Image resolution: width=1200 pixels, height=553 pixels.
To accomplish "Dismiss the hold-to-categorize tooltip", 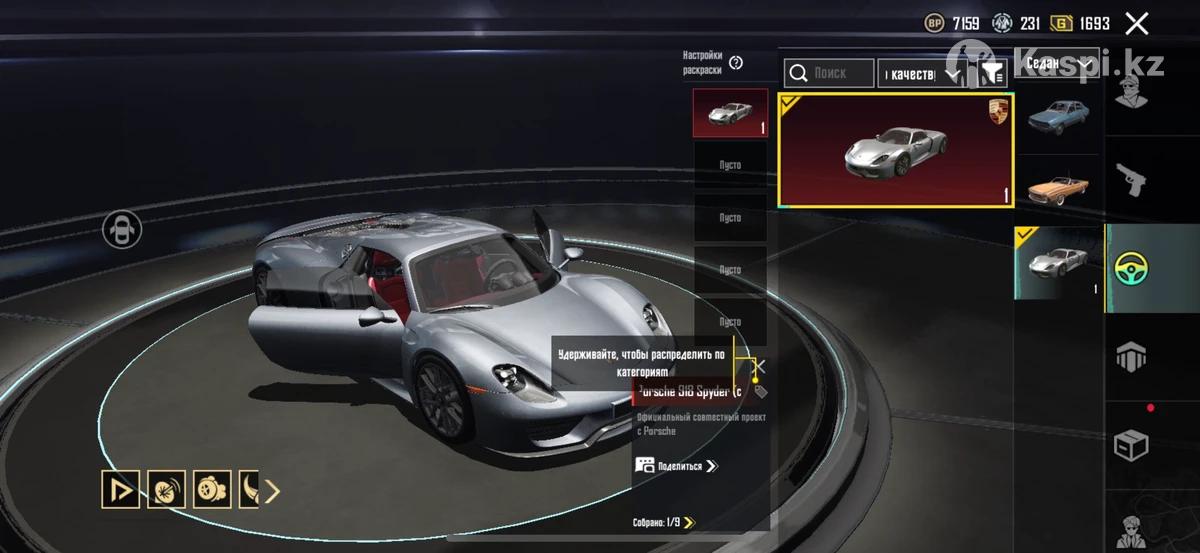I will click(759, 367).
